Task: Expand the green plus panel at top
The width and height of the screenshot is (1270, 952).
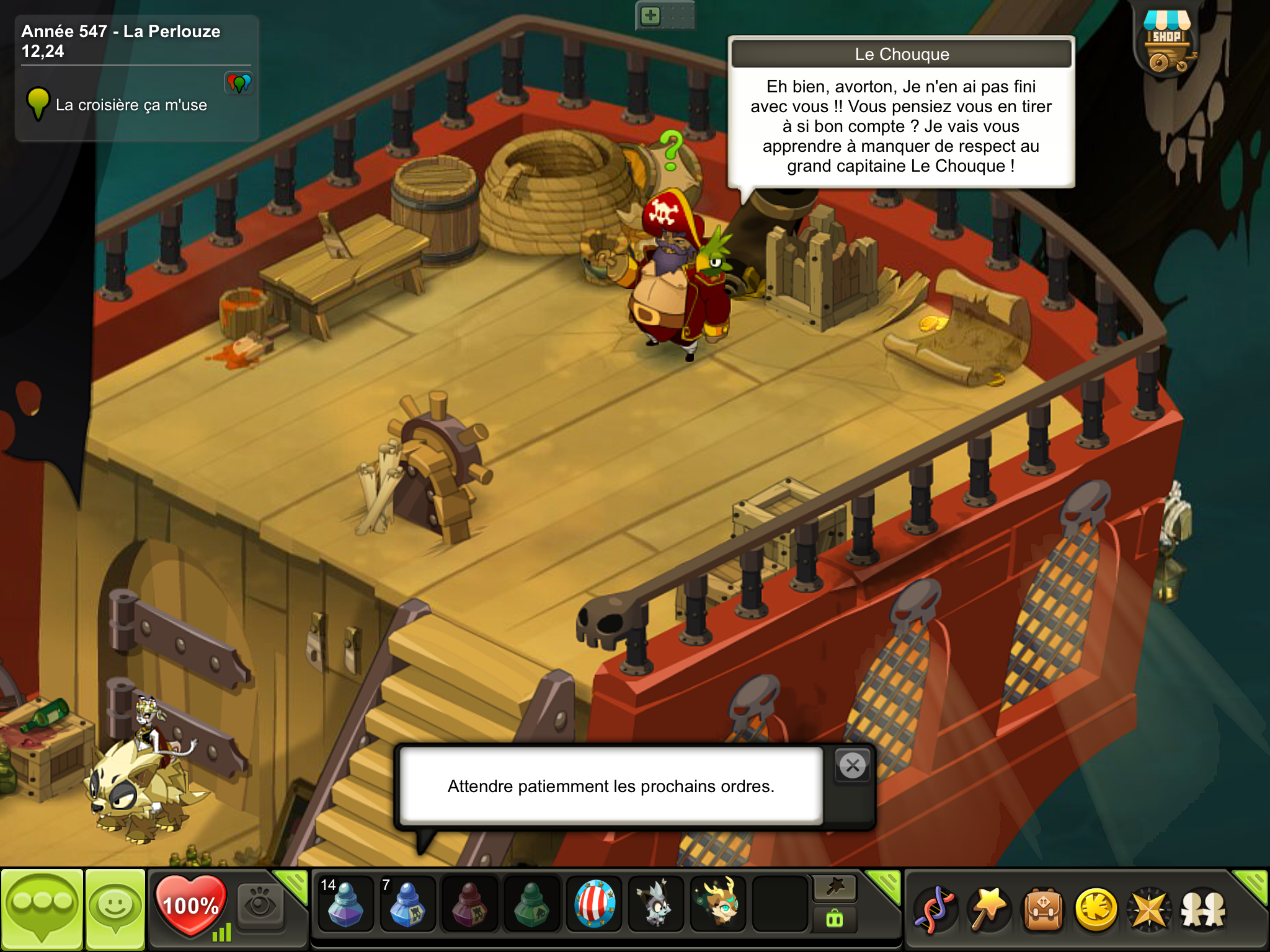Action: point(651,15)
